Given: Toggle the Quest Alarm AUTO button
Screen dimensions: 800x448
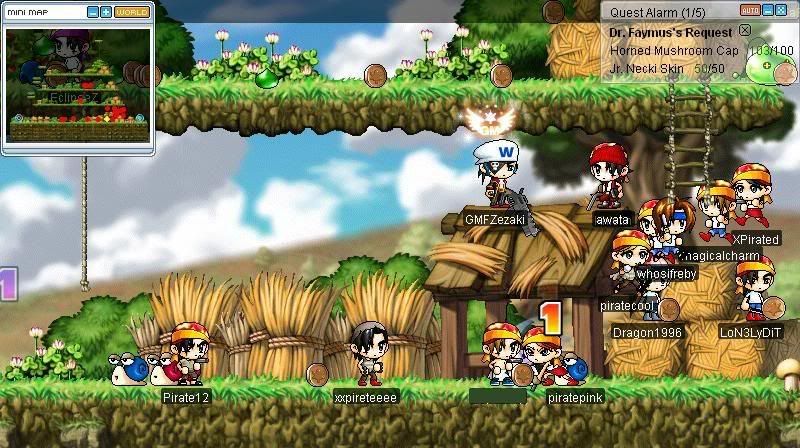Looking at the screenshot, I should pos(749,10).
